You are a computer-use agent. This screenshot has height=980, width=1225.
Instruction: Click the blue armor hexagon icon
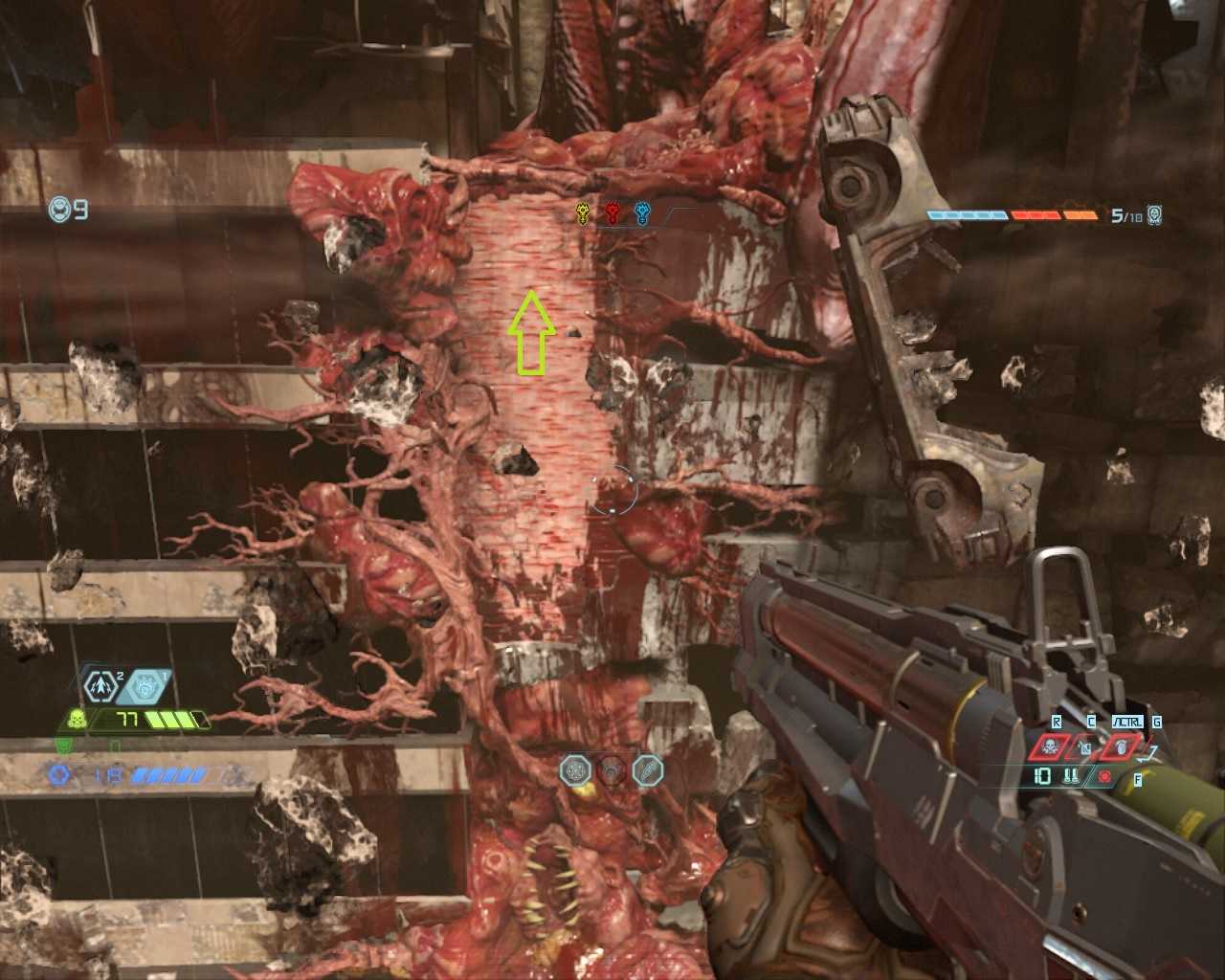60,774
